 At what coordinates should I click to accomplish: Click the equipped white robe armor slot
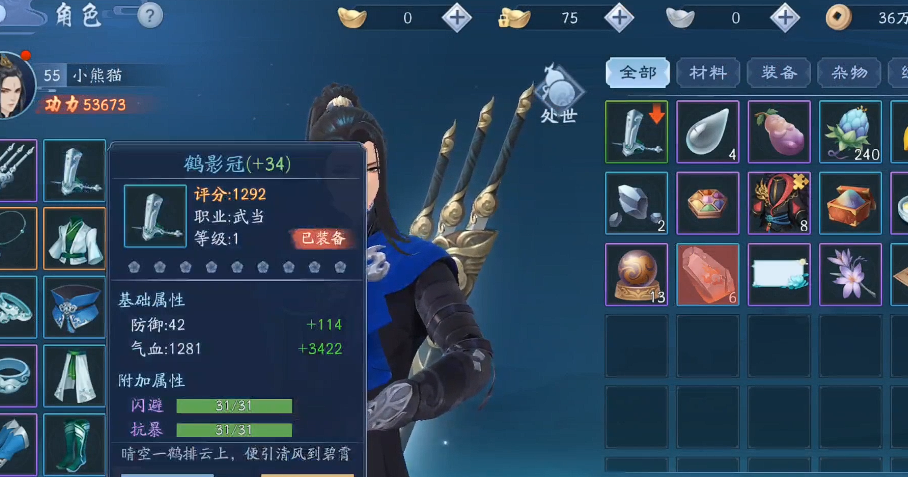click(x=74, y=238)
